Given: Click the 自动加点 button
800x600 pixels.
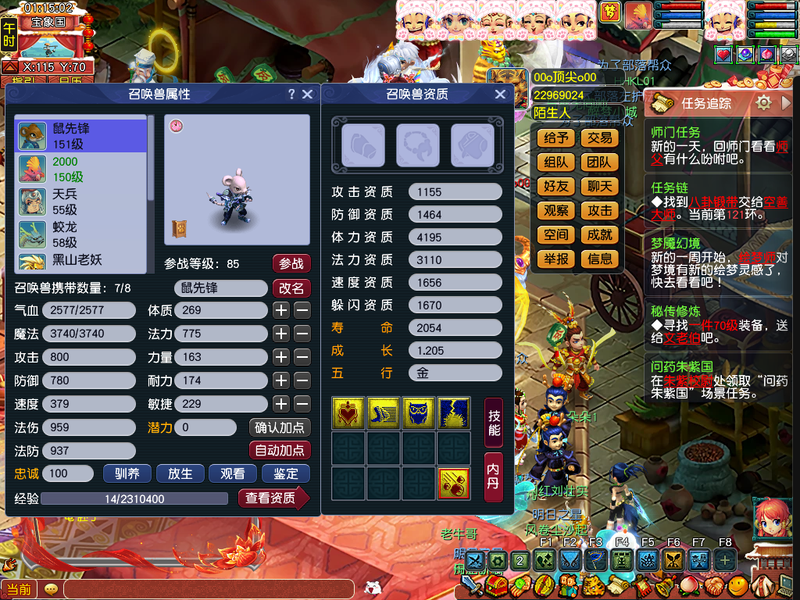Looking at the screenshot, I should click(x=280, y=451).
